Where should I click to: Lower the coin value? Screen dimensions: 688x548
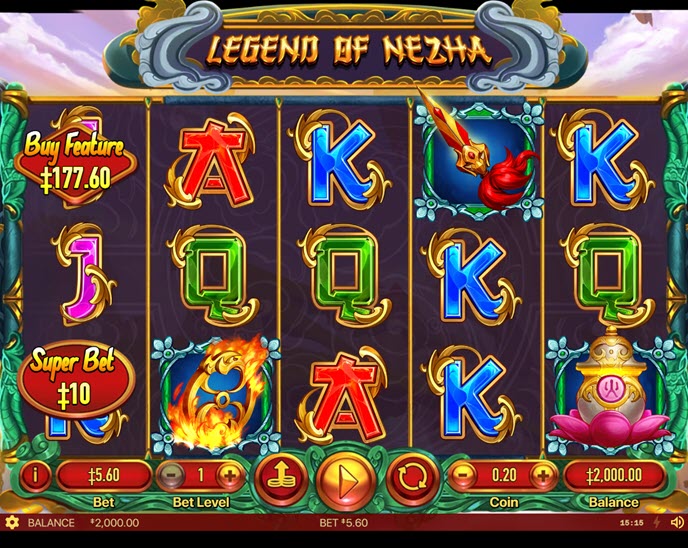click(x=463, y=475)
